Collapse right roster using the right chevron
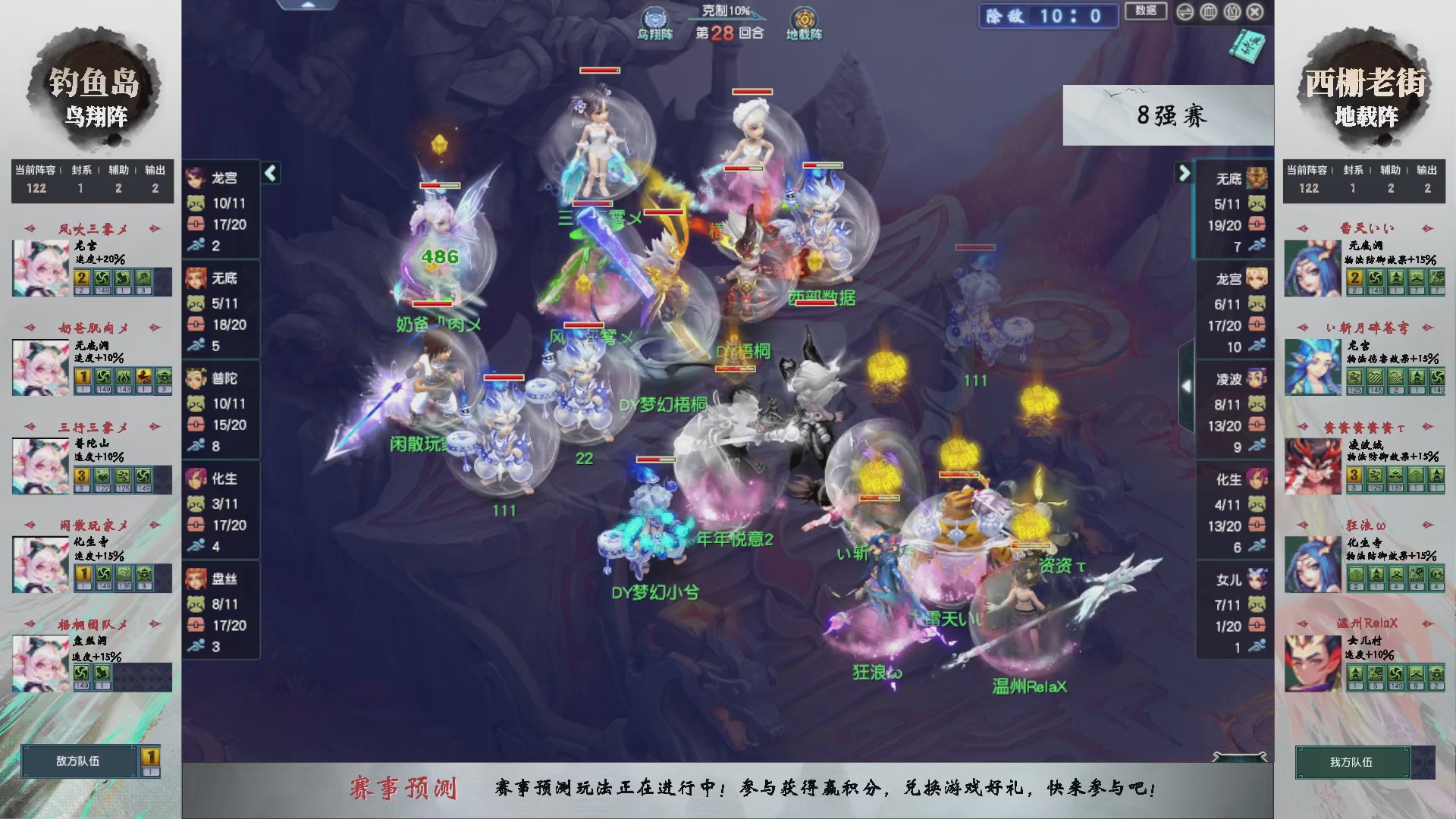 (x=1185, y=173)
